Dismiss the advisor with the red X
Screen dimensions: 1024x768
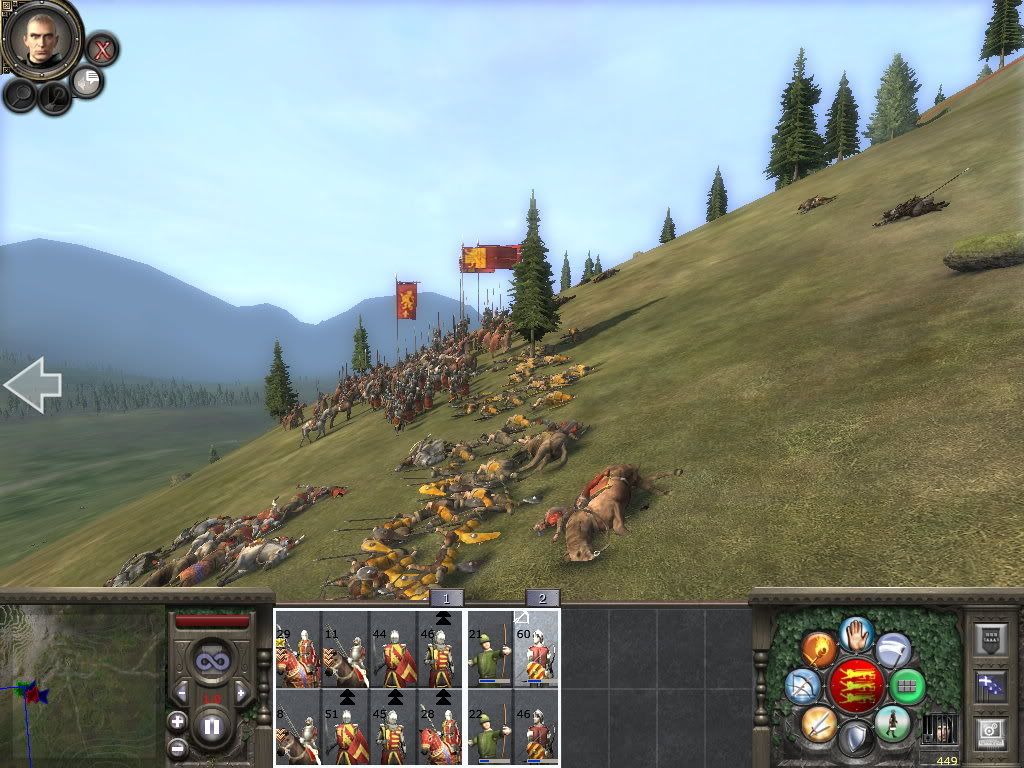point(101,48)
